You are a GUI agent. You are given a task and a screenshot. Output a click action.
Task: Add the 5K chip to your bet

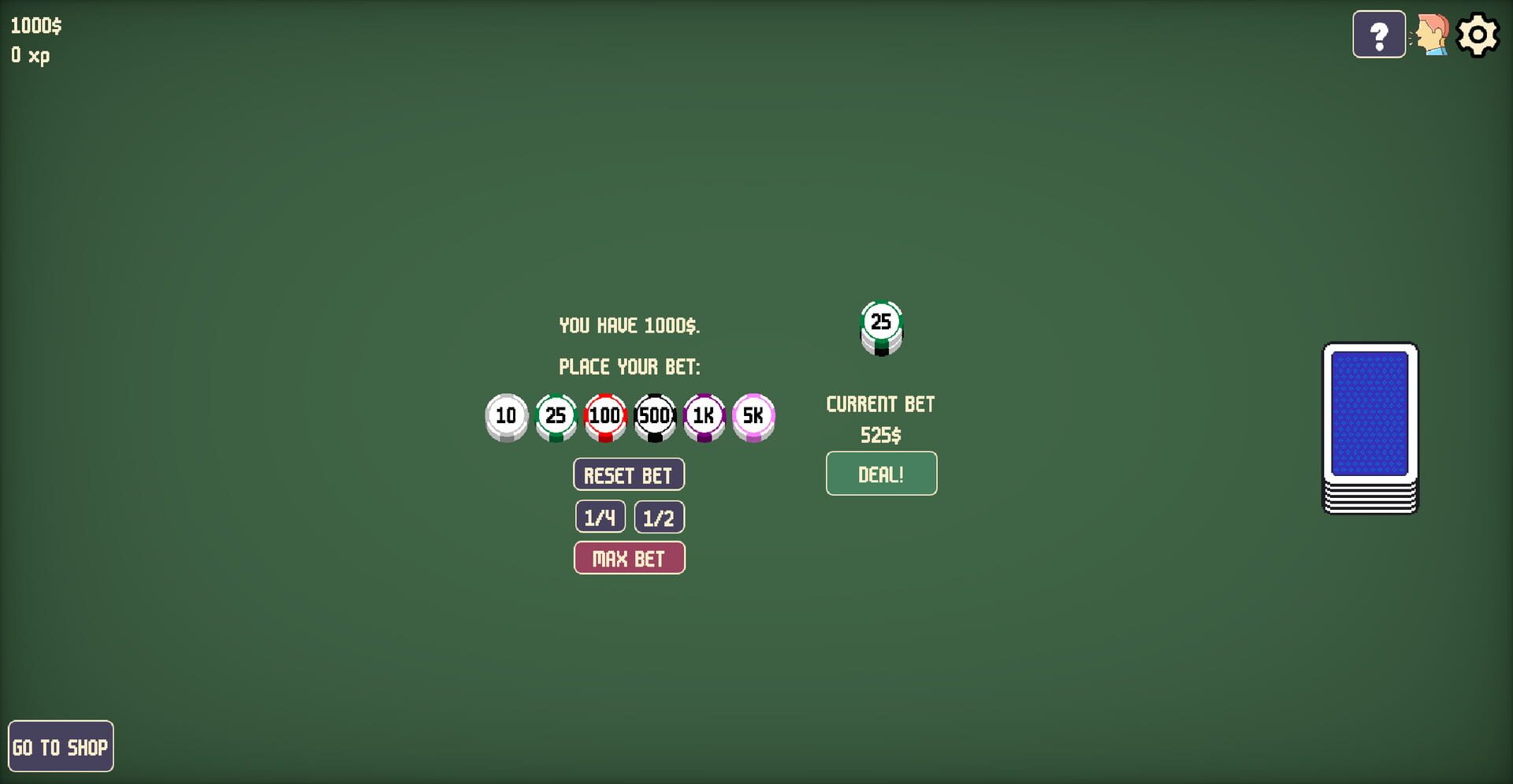[753, 417]
